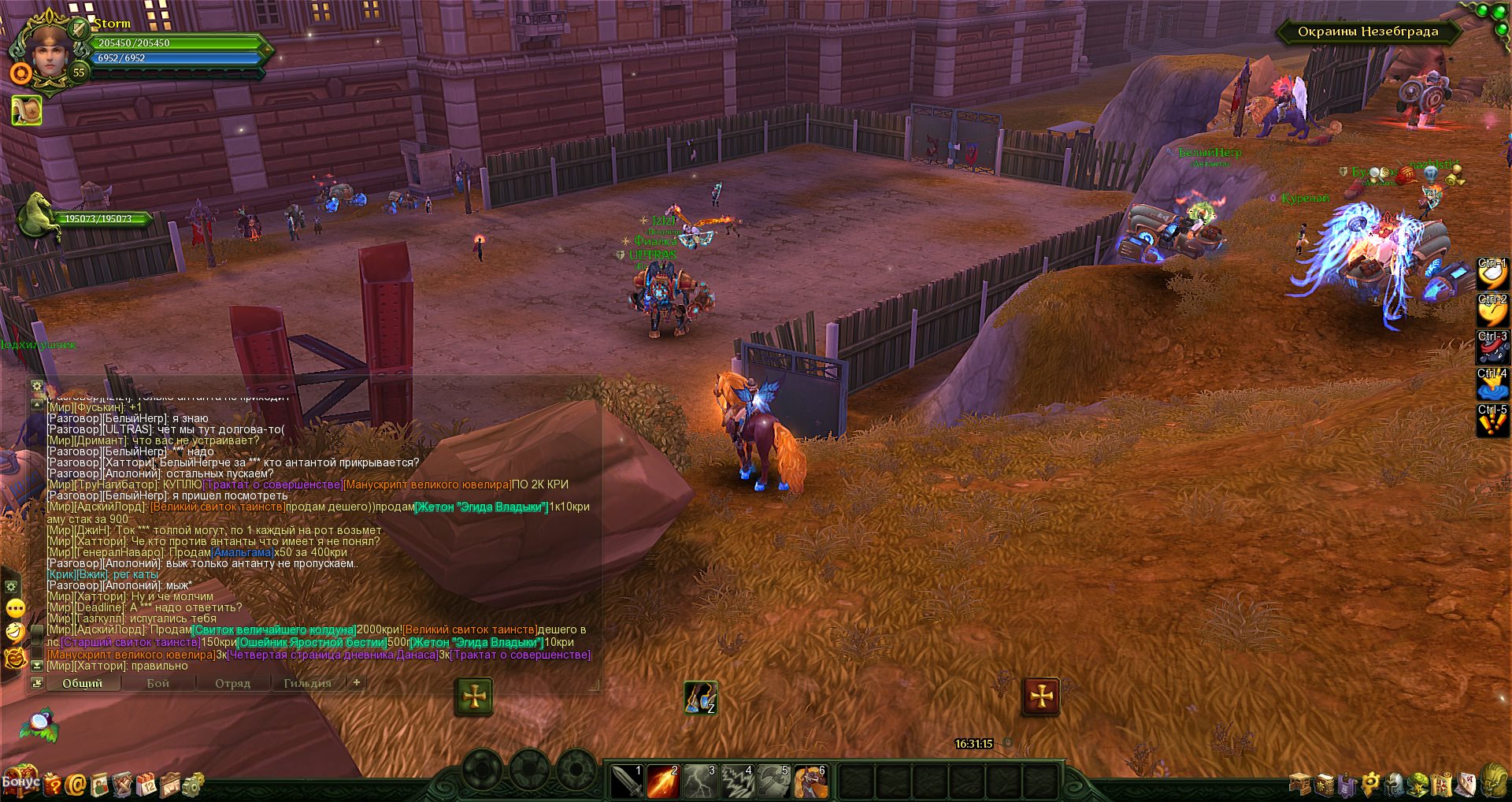
Task: Click the player portrait of Storm
Action: coord(49,51)
